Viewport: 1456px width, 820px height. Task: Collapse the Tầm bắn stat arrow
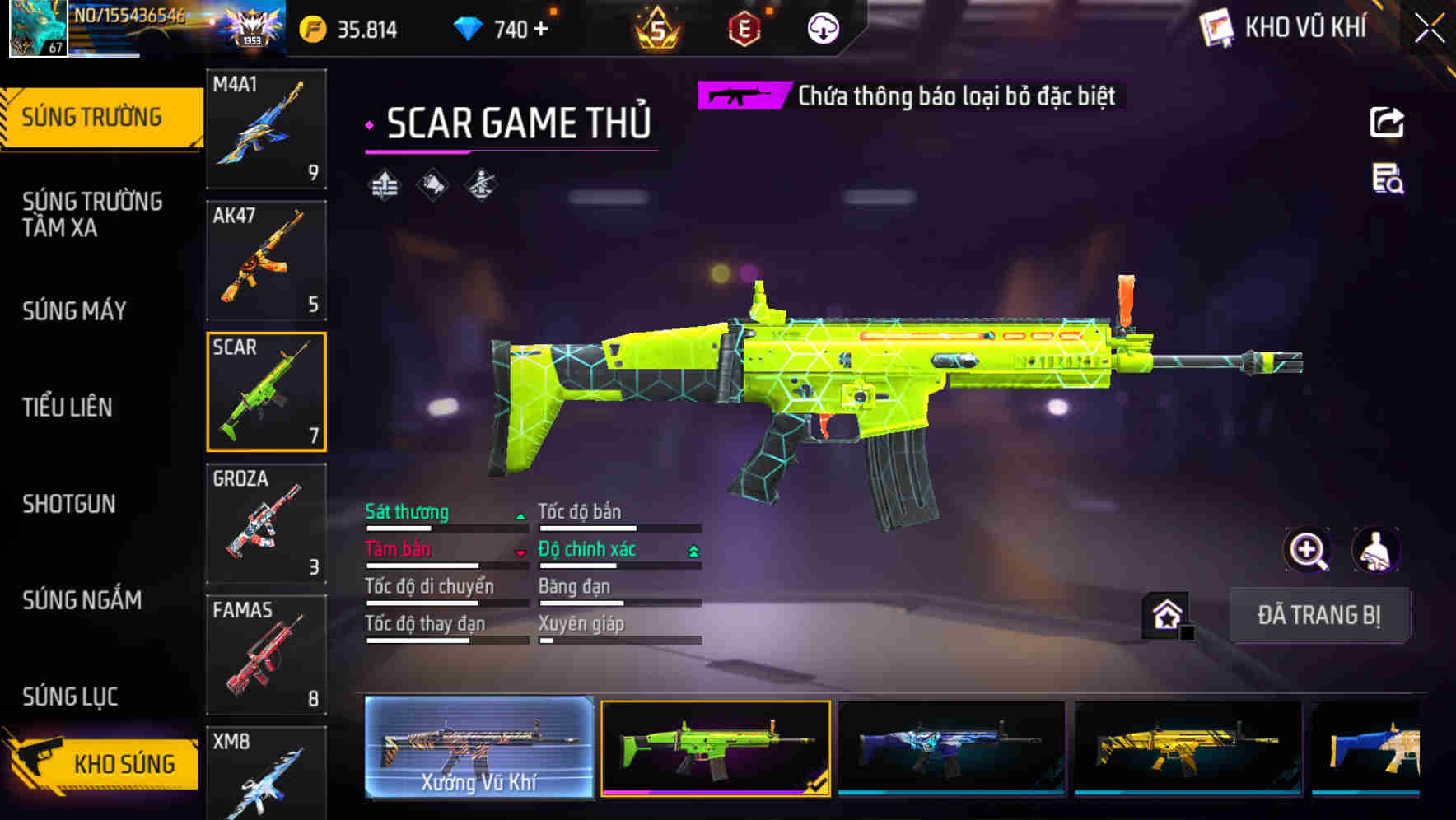(x=521, y=552)
